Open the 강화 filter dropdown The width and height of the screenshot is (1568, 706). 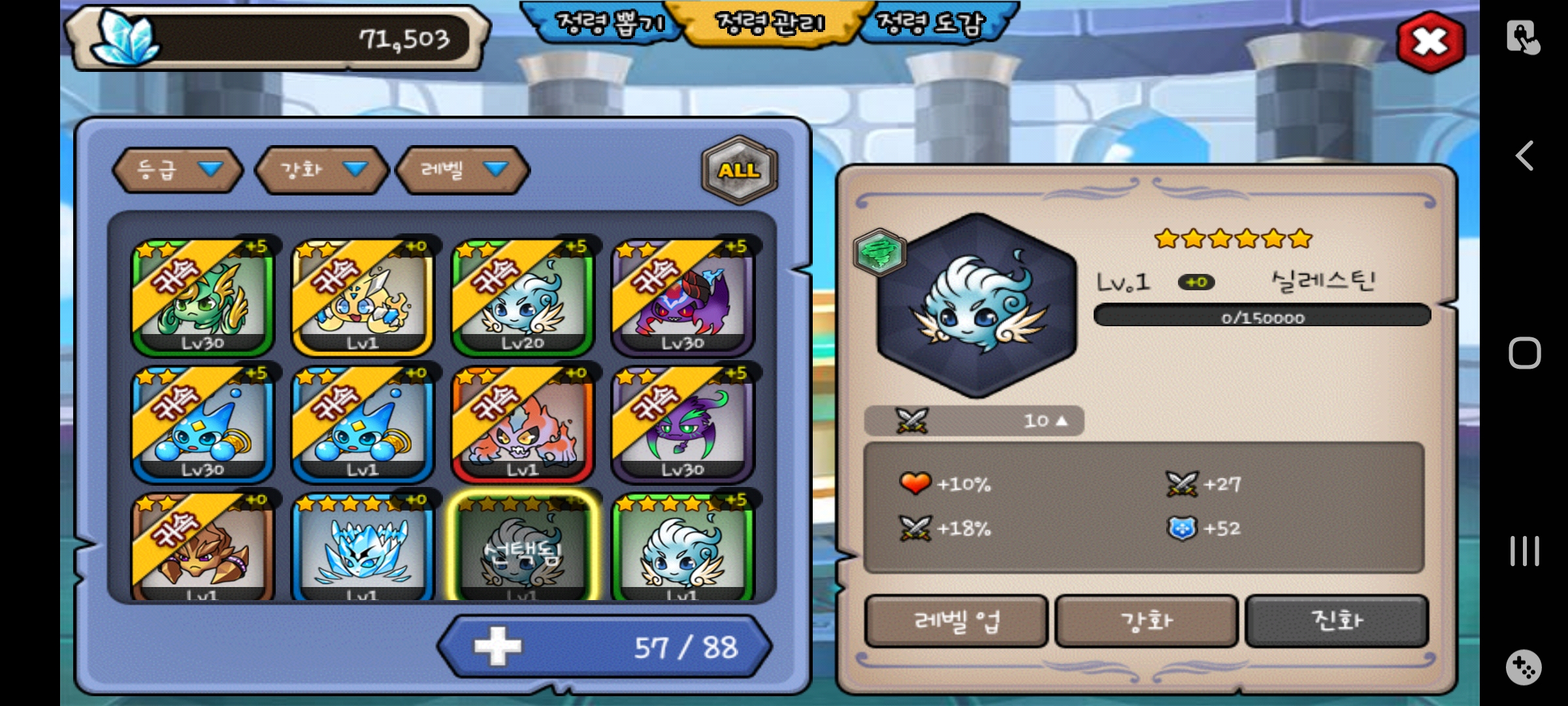321,170
